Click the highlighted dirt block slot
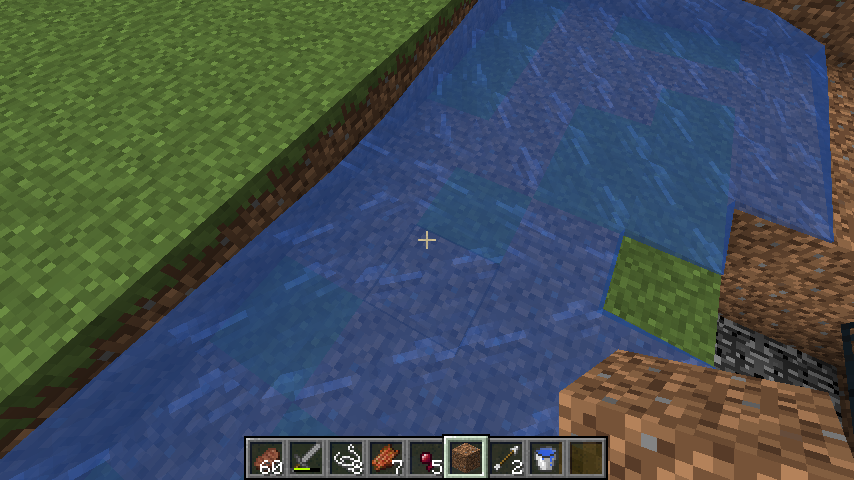Image resolution: width=854 pixels, height=480 pixels. pyautogui.click(x=467, y=457)
